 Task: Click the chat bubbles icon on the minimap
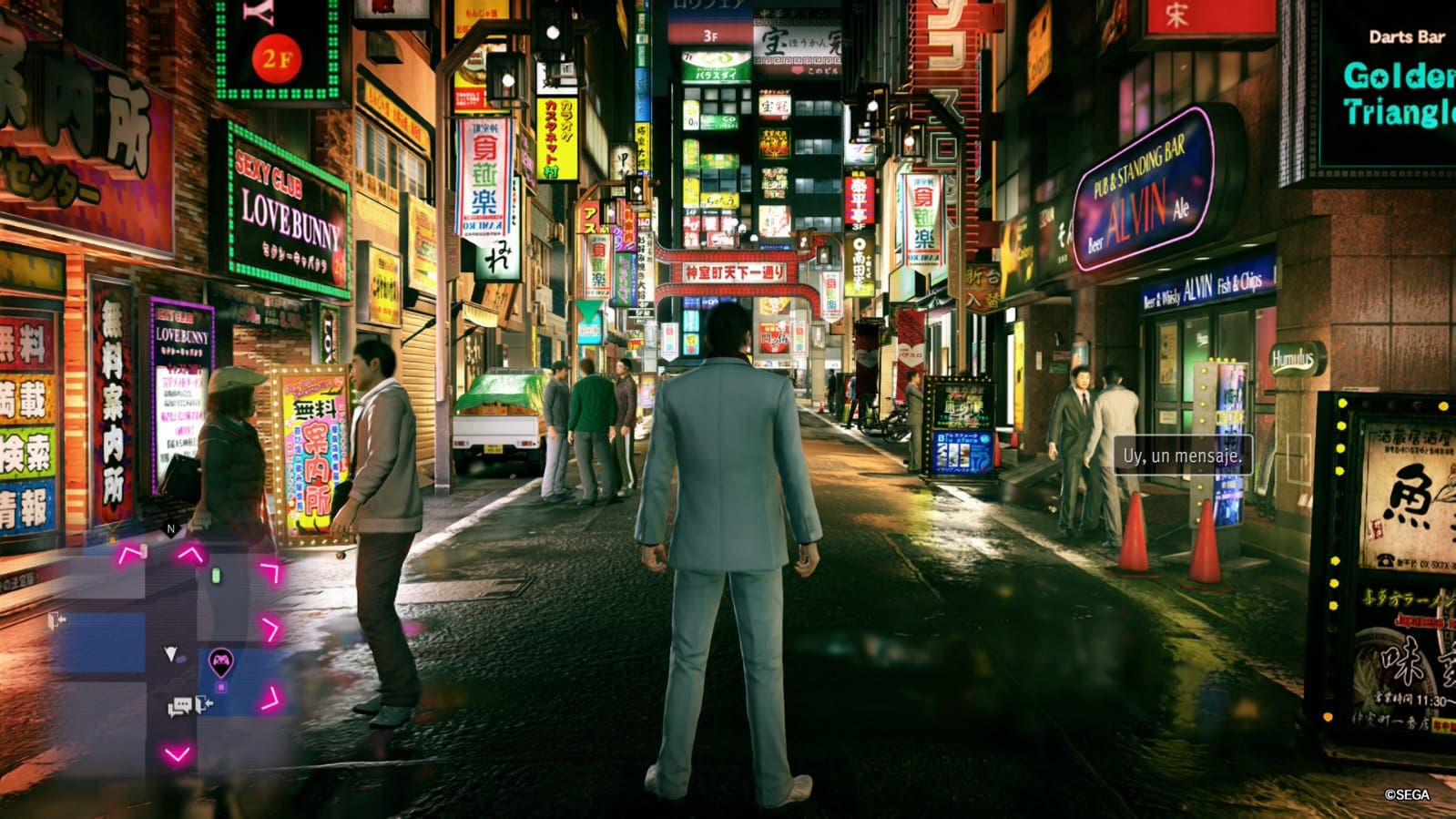pyautogui.click(x=180, y=704)
